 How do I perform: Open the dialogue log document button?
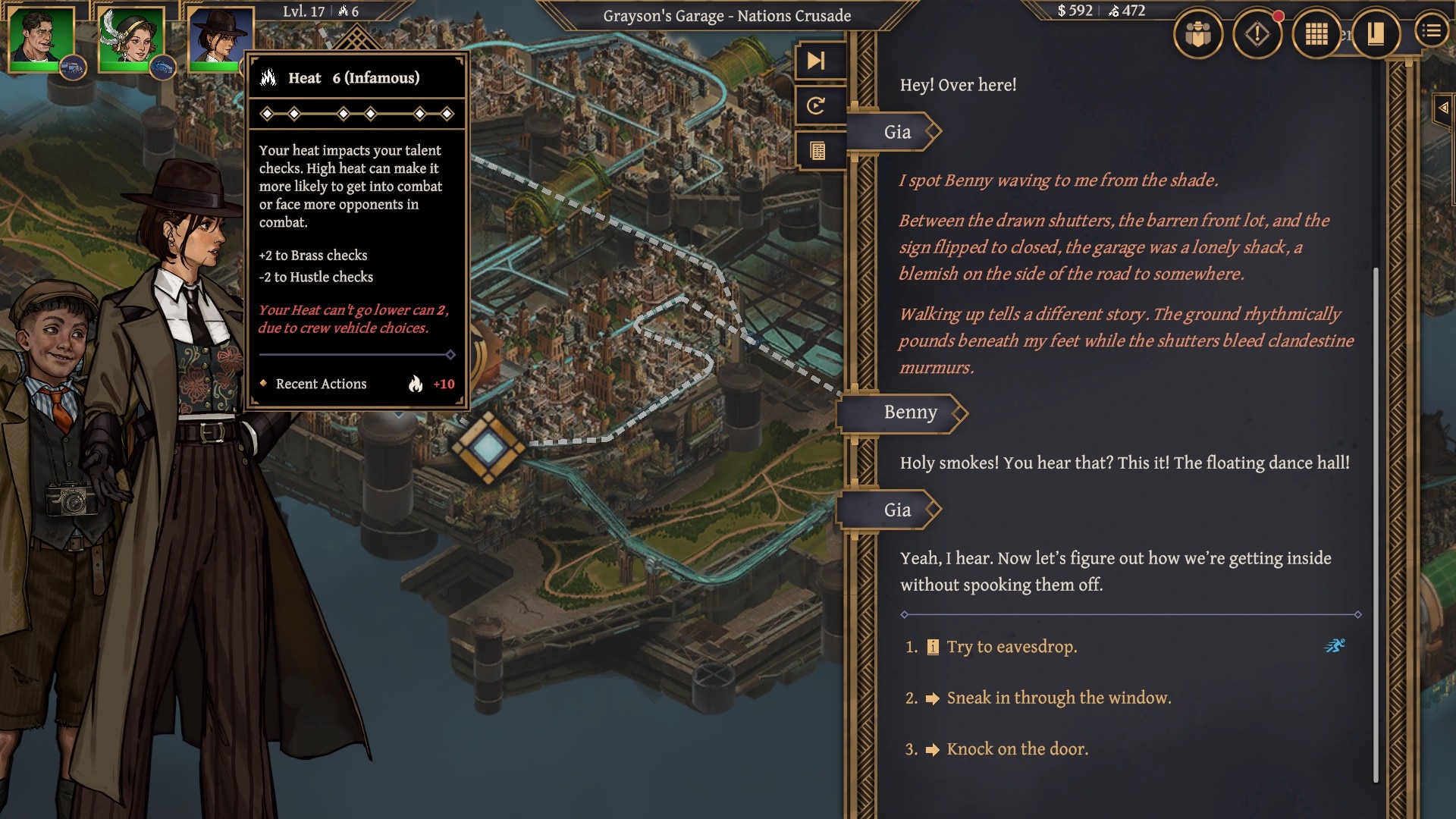pyautogui.click(x=817, y=151)
